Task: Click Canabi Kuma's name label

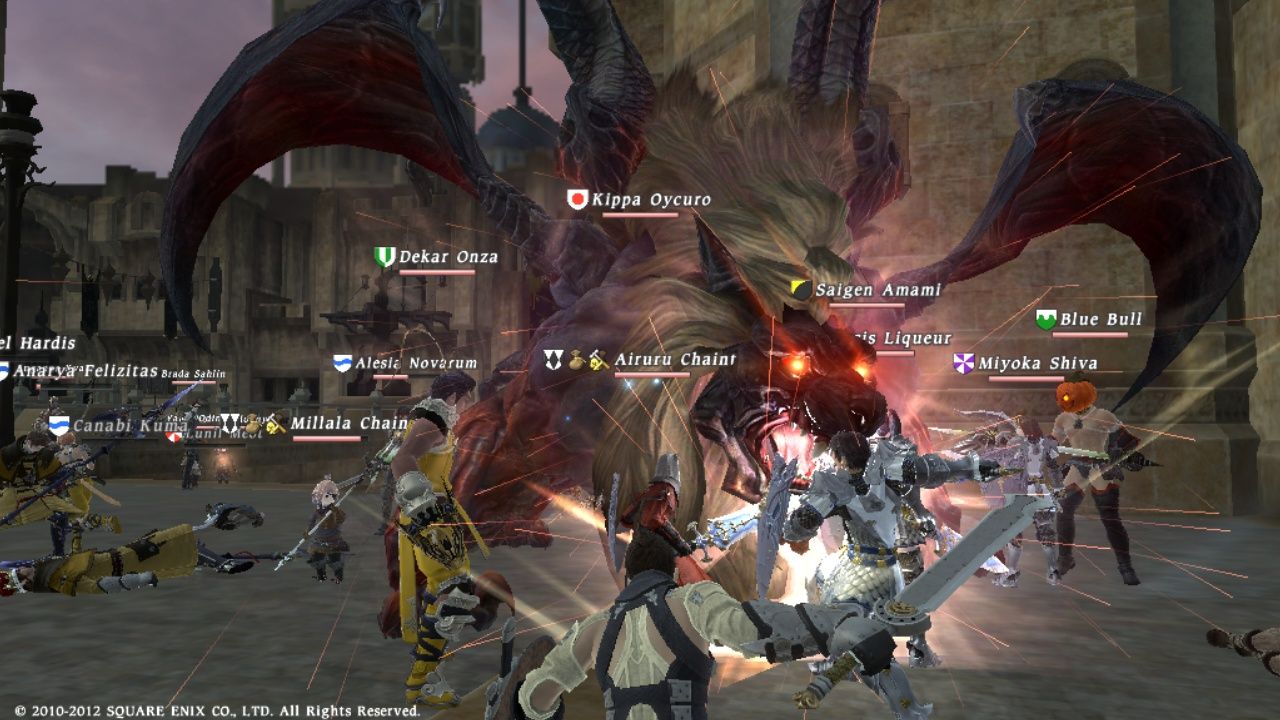Action: 130,426
